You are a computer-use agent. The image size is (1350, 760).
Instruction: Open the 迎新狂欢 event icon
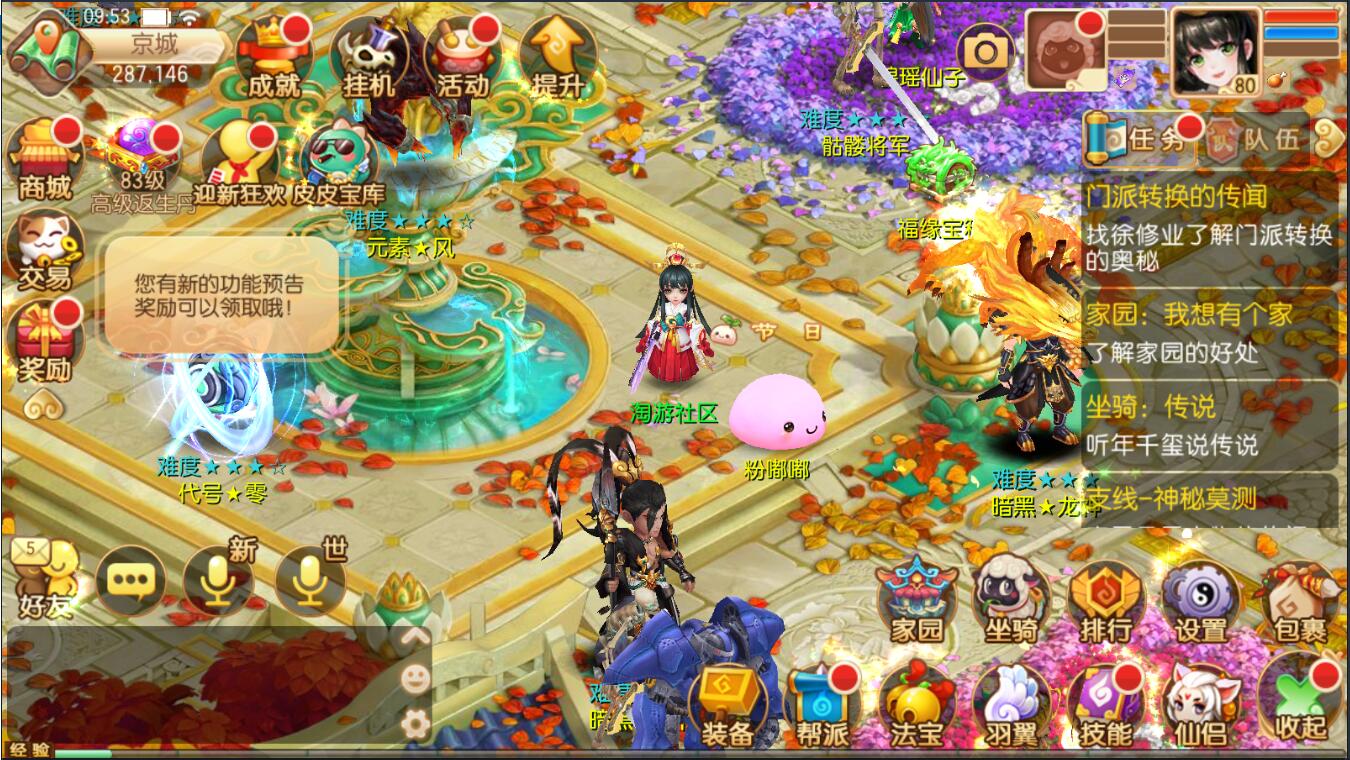[239, 160]
